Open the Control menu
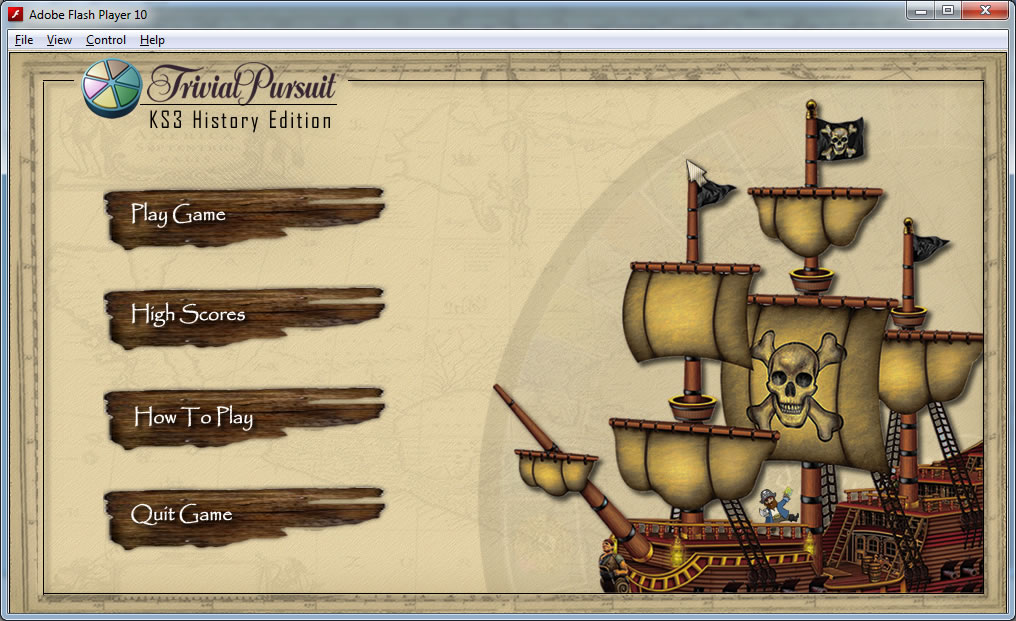The width and height of the screenshot is (1016, 621). [106, 40]
